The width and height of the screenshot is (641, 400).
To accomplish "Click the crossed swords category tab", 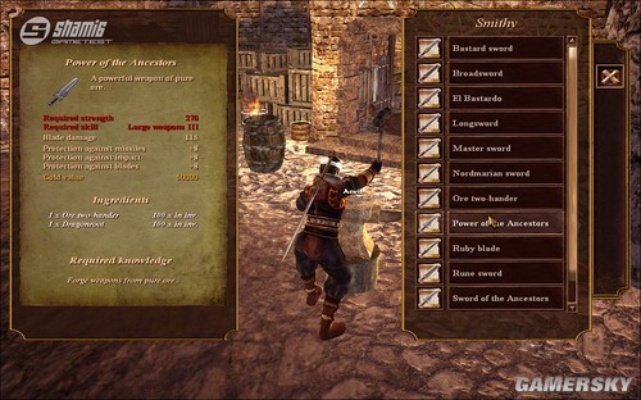I will click(609, 75).
